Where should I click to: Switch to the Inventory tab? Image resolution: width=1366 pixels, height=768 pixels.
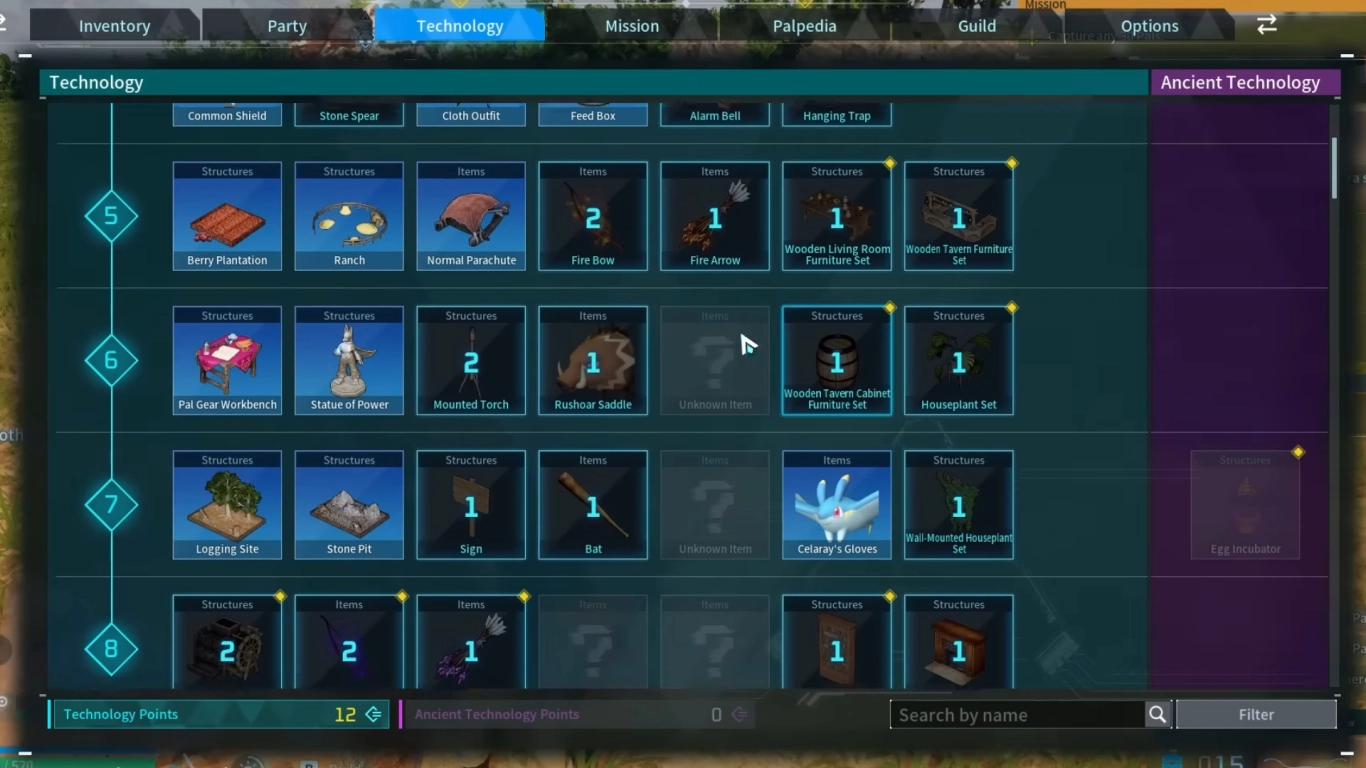pos(114,26)
